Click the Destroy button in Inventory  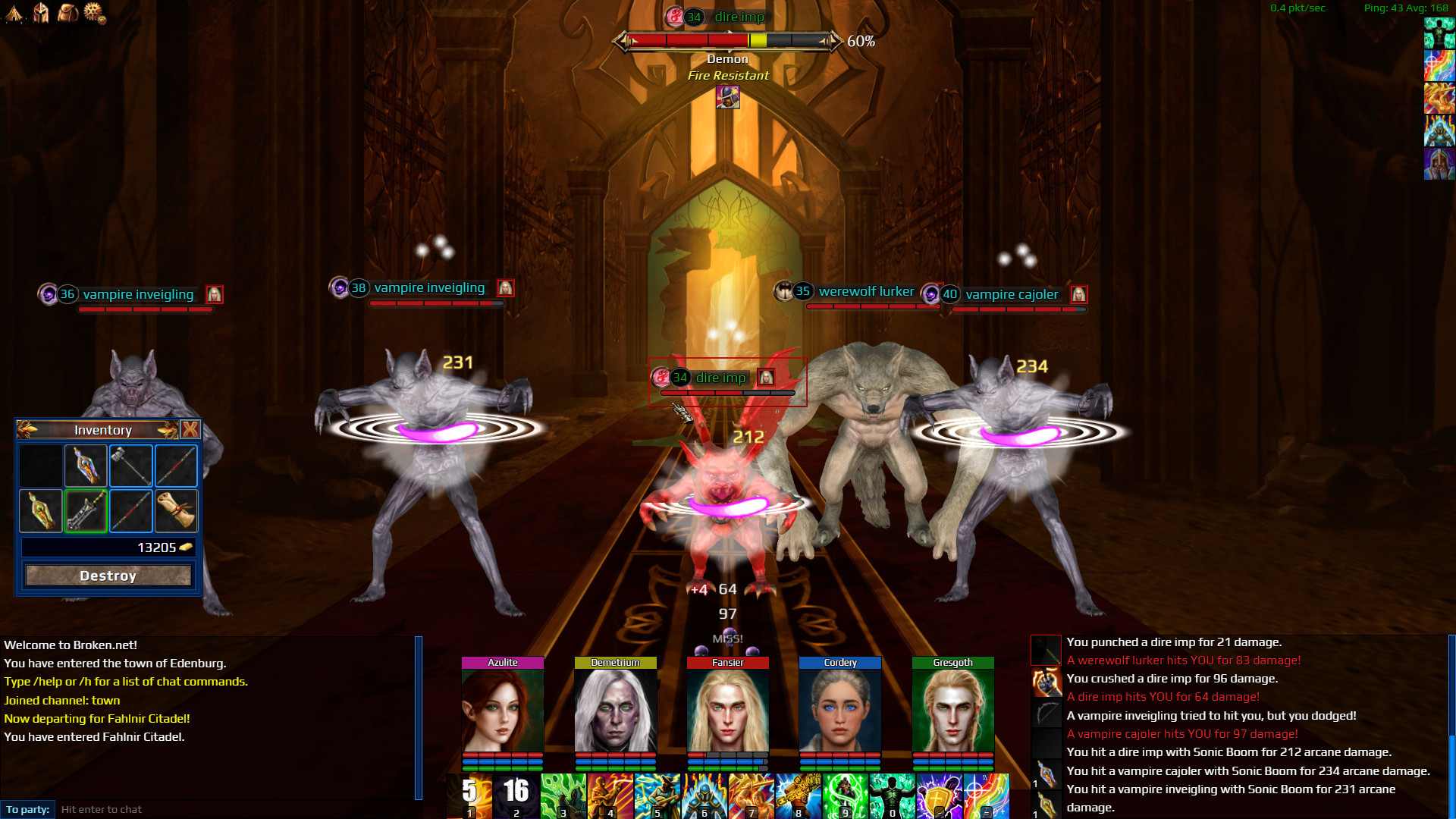[x=108, y=576]
